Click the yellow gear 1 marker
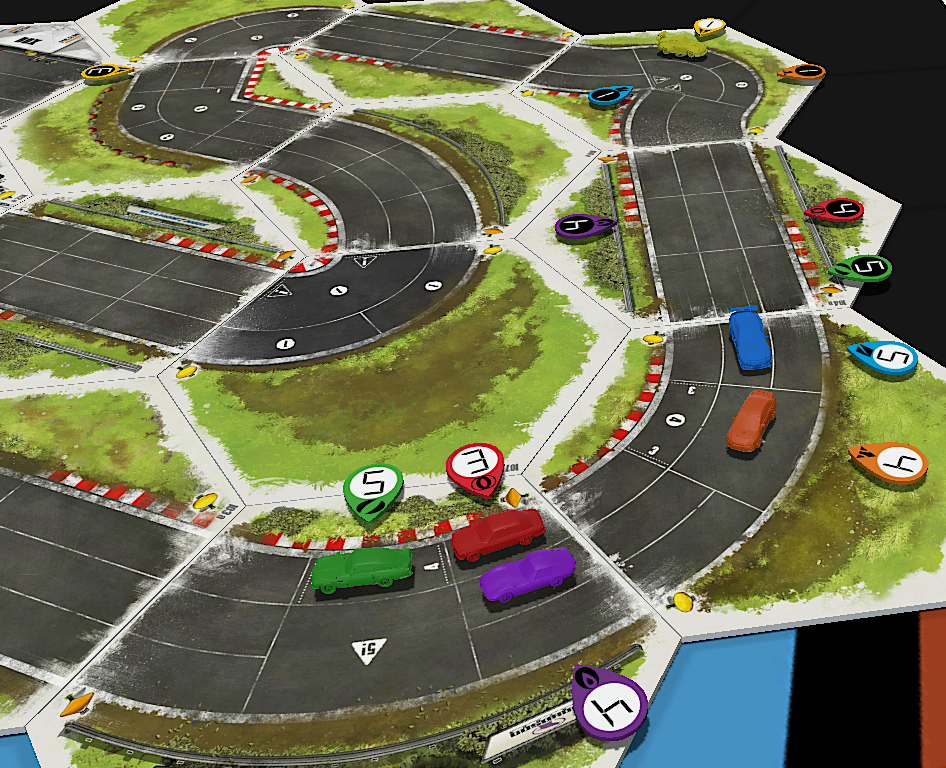The image size is (946, 768). click(709, 27)
